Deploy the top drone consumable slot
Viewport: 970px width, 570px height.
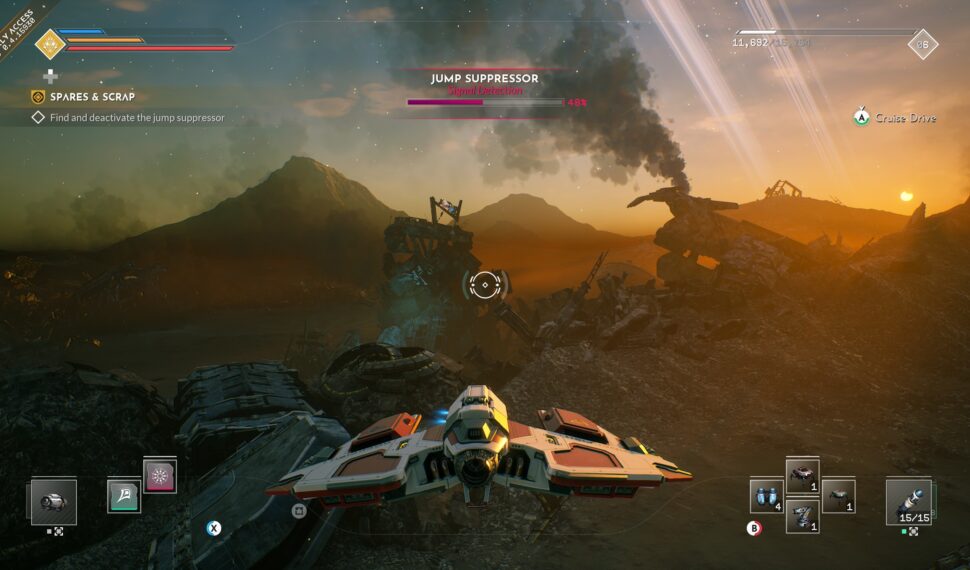803,476
